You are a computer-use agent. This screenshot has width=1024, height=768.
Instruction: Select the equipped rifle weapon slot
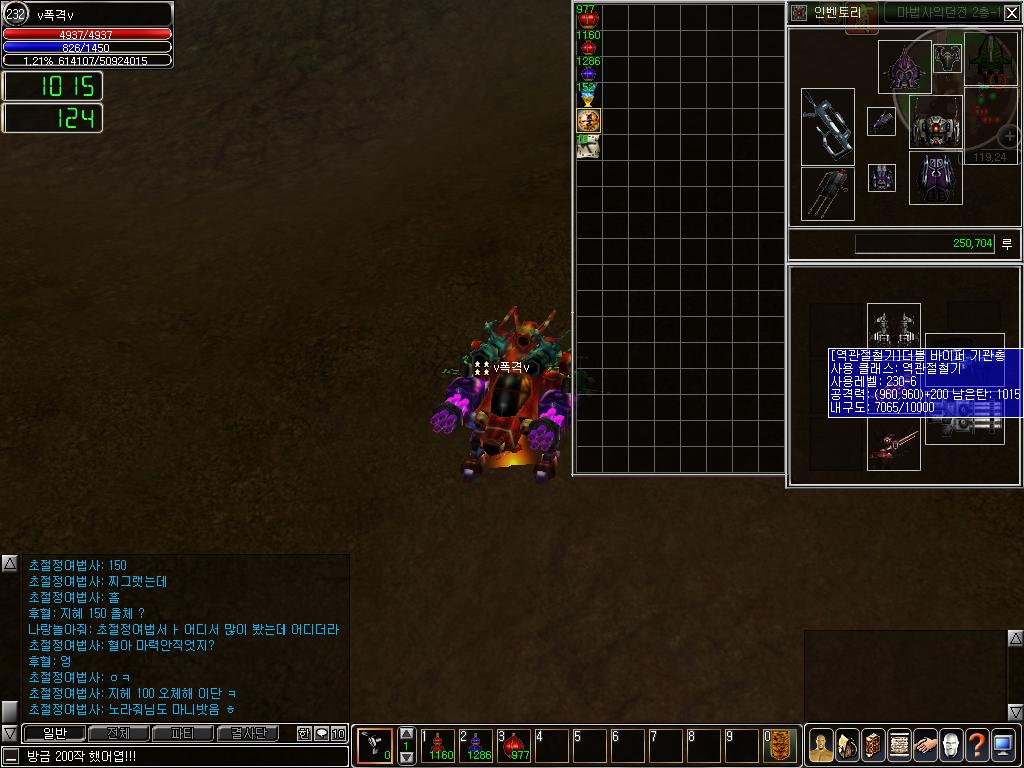pos(828,127)
